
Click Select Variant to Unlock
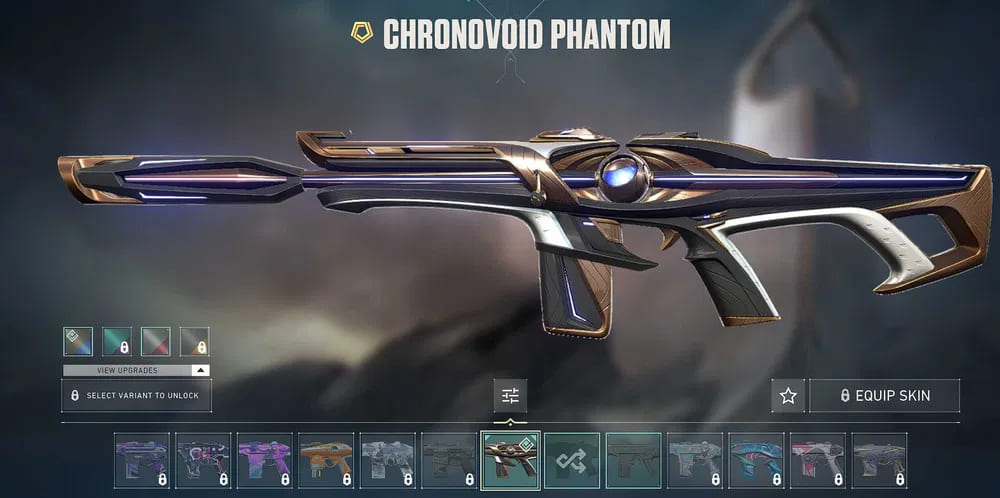pyautogui.click(x=136, y=396)
